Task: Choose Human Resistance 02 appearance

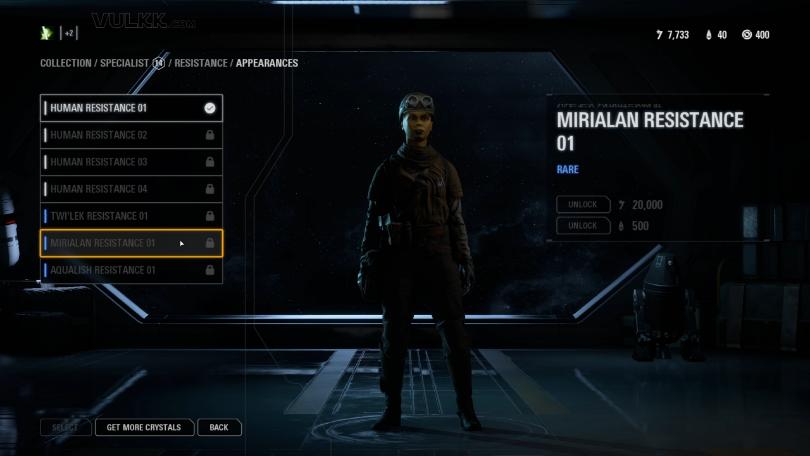Action: (x=130, y=135)
